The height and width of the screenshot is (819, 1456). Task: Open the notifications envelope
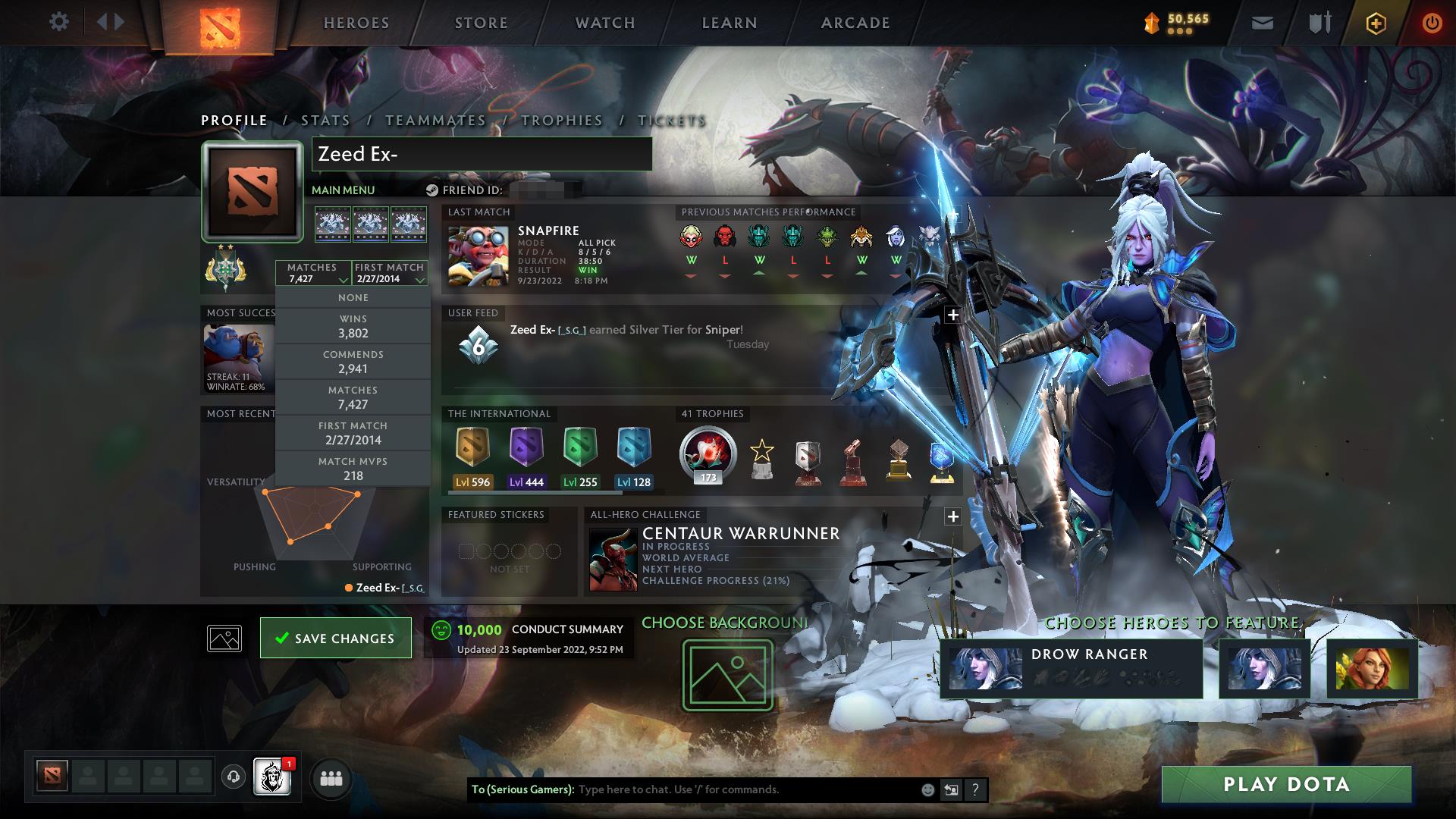click(1261, 22)
